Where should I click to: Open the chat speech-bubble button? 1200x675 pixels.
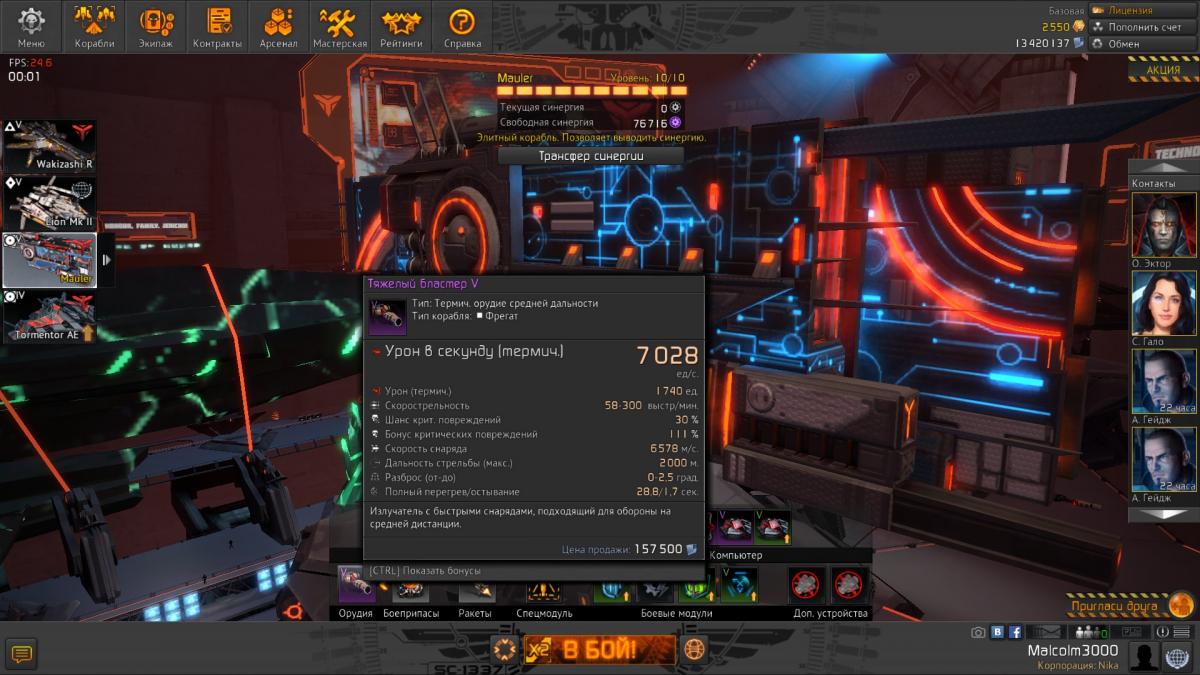click(22, 654)
